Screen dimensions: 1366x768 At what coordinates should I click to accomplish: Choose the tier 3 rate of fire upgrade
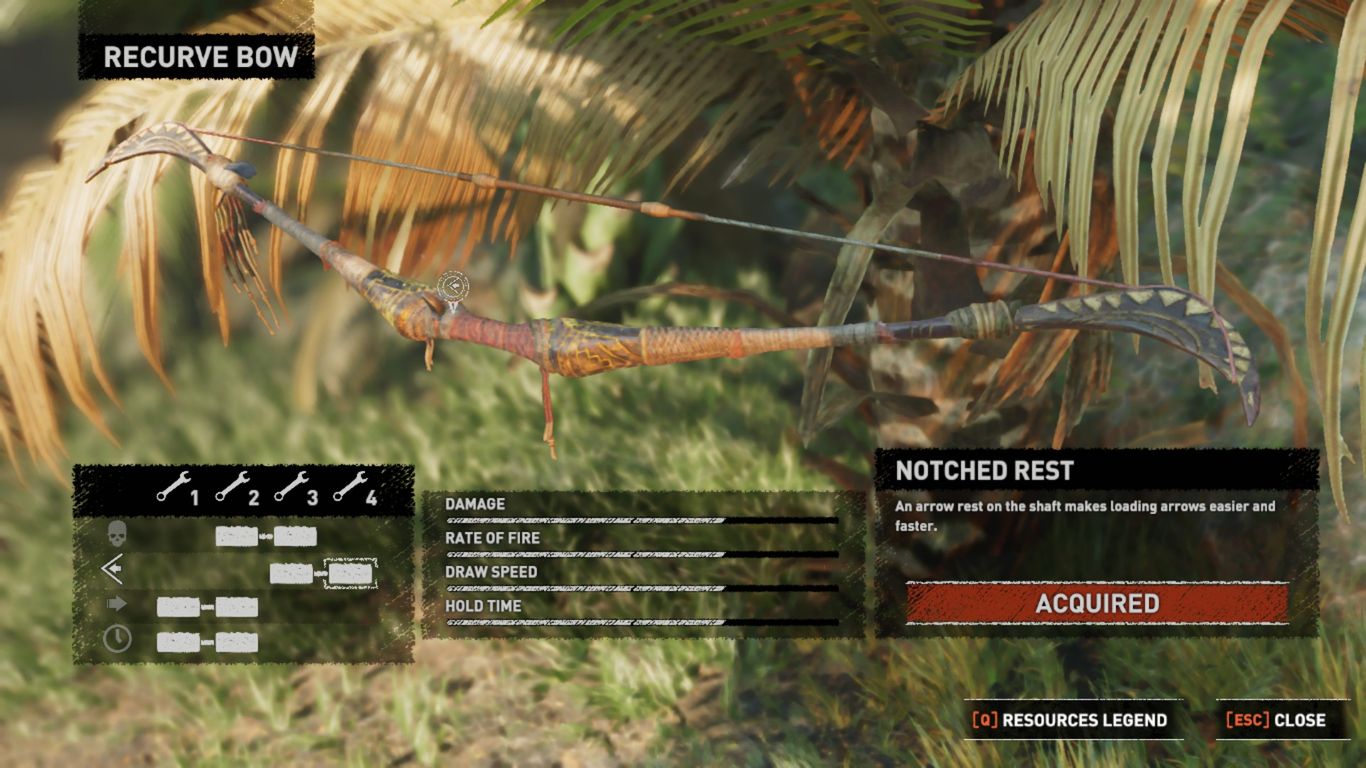(291, 573)
